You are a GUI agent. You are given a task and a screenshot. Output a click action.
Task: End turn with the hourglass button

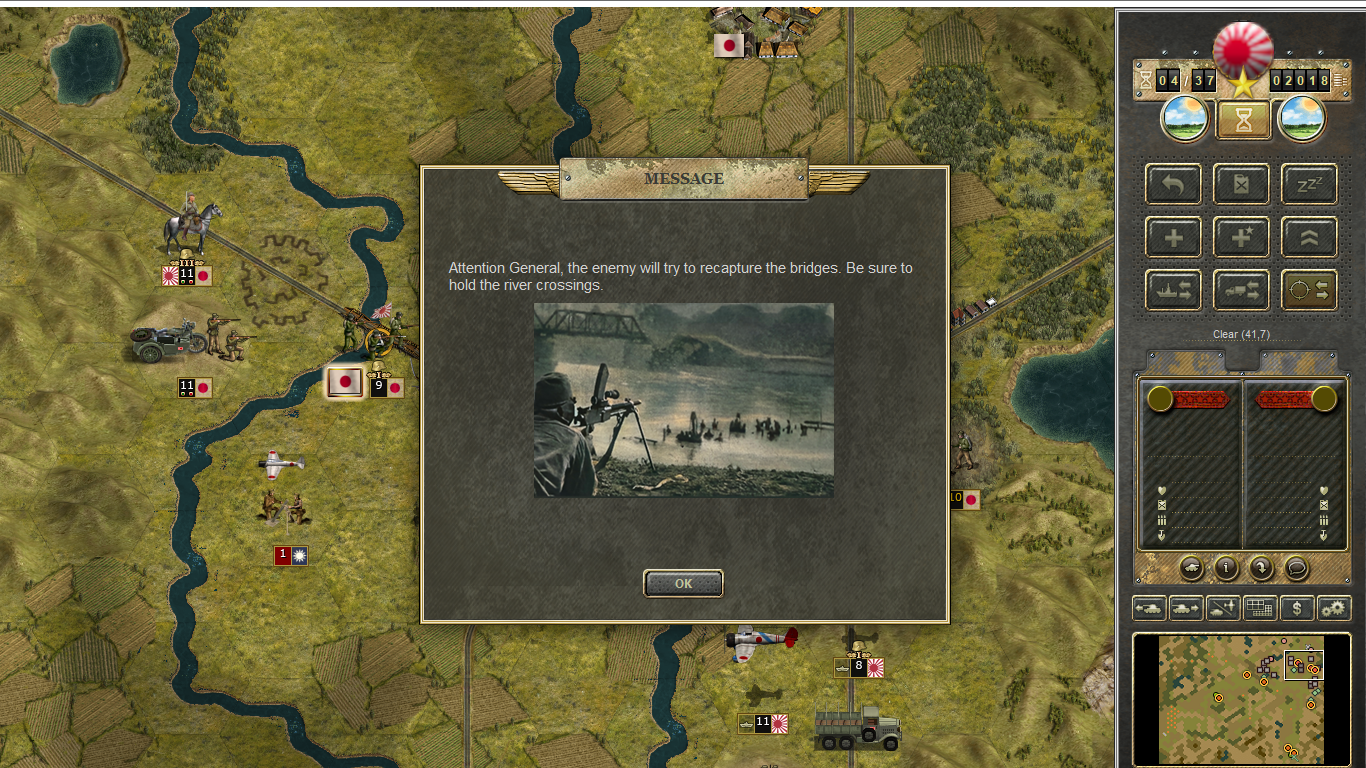[x=1243, y=121]
